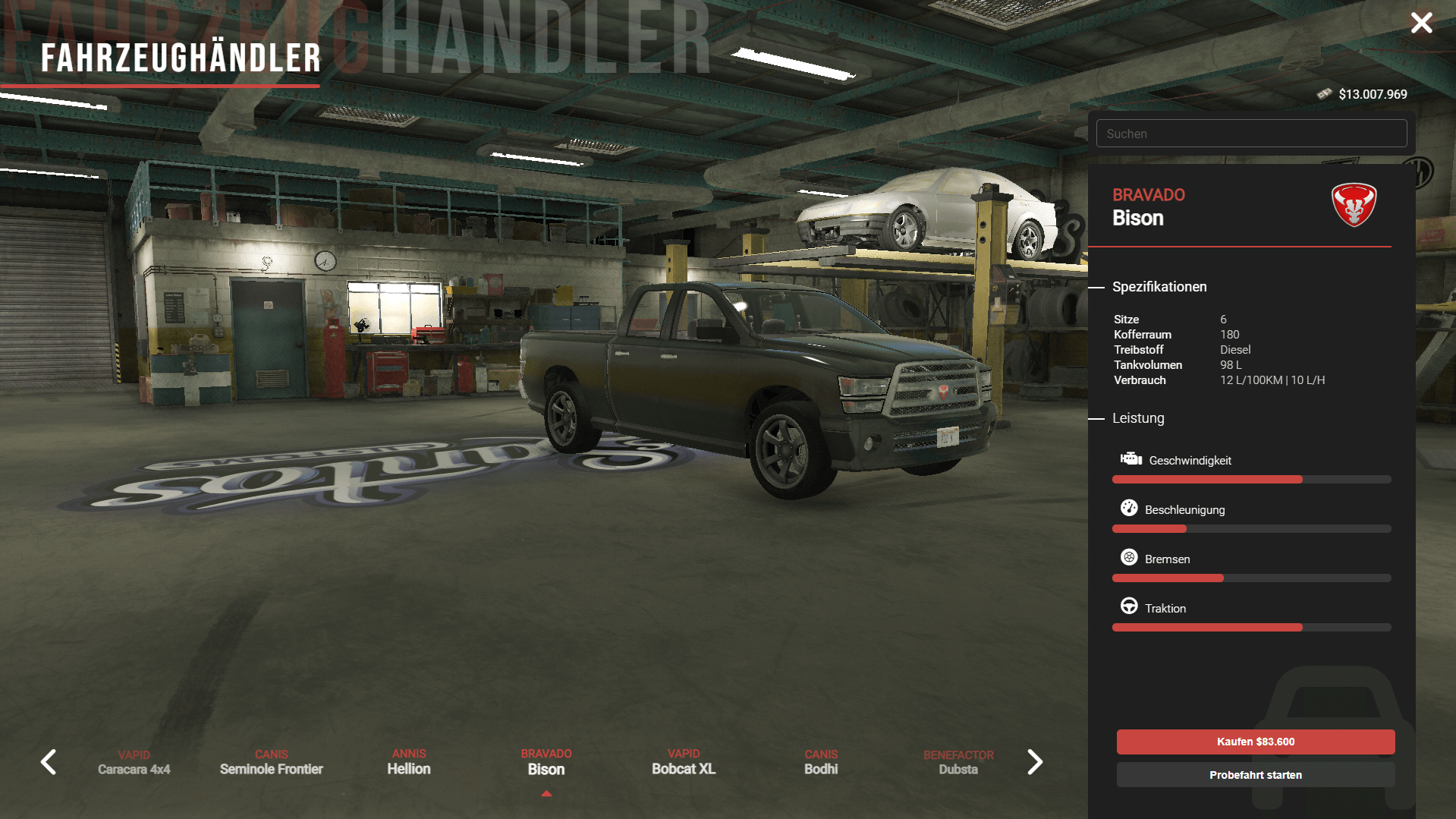Choose the Vapid Bobcat XL

(684, 762)
